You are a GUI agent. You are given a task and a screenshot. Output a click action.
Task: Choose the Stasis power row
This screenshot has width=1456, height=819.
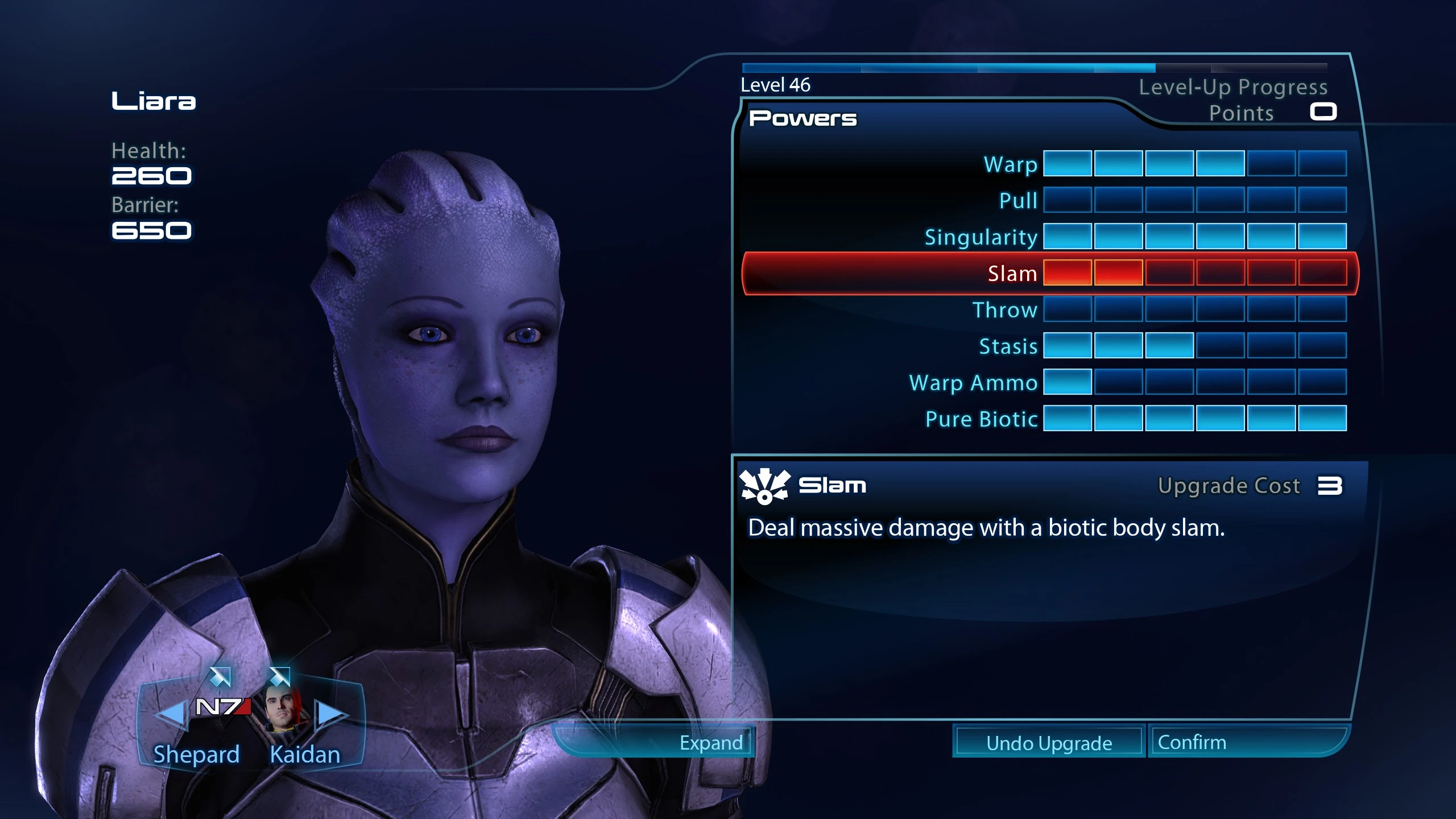1008,346
